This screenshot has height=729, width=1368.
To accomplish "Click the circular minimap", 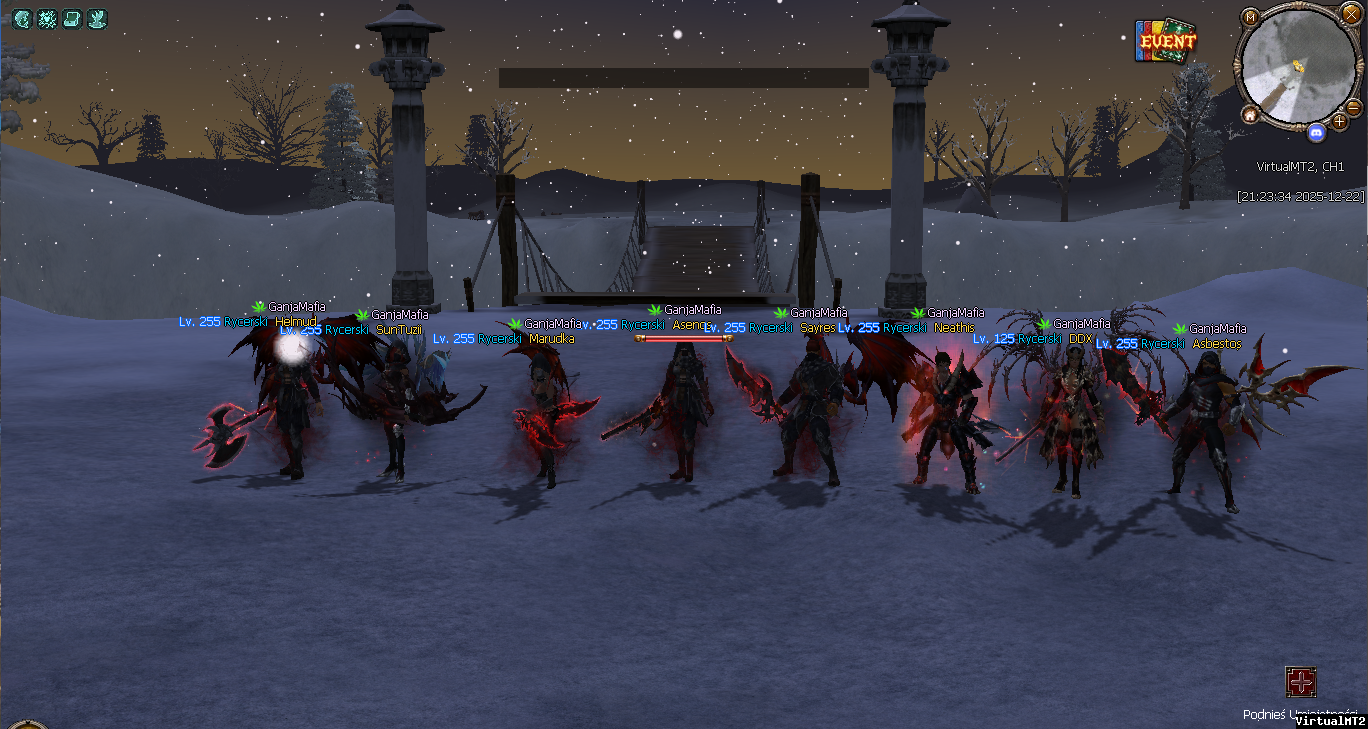I will pyautogui.click(x=1297, y=67).
